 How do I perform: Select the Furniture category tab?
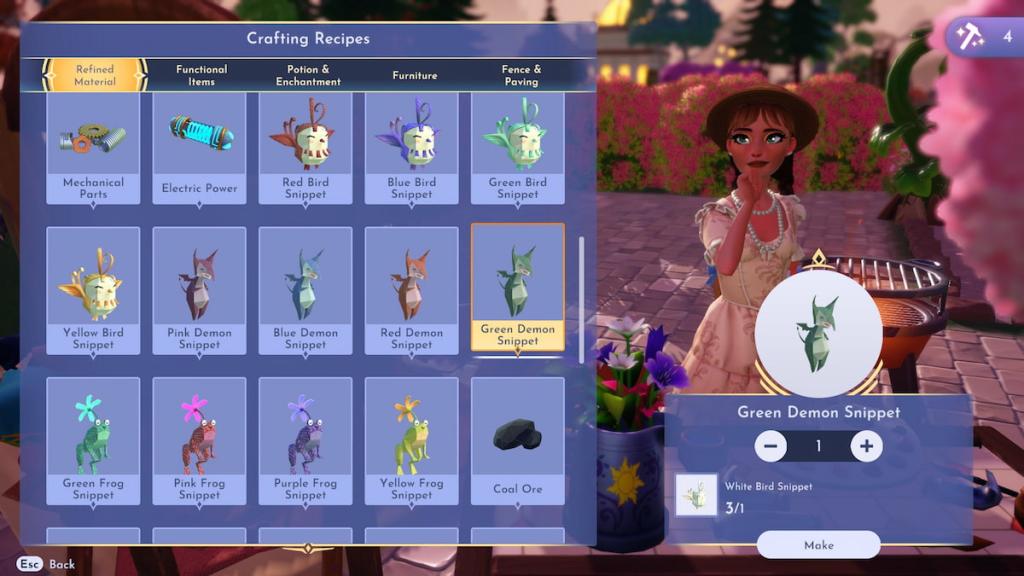(x=414, y=75)
